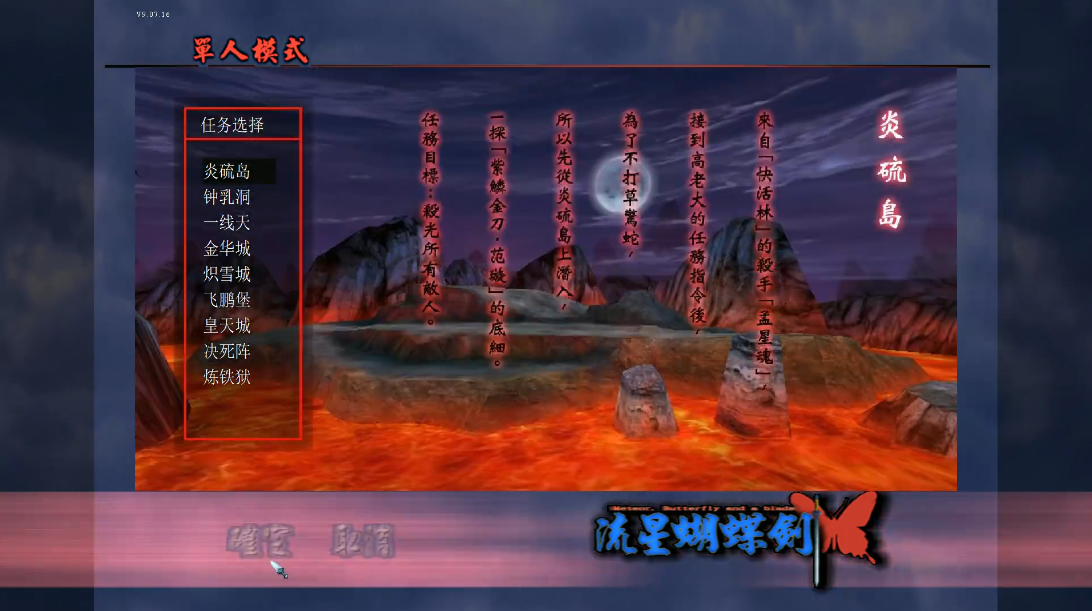Confirm the mission with 確定
The height and width of the screenshot is (611, 1092).
click(260, 541)
